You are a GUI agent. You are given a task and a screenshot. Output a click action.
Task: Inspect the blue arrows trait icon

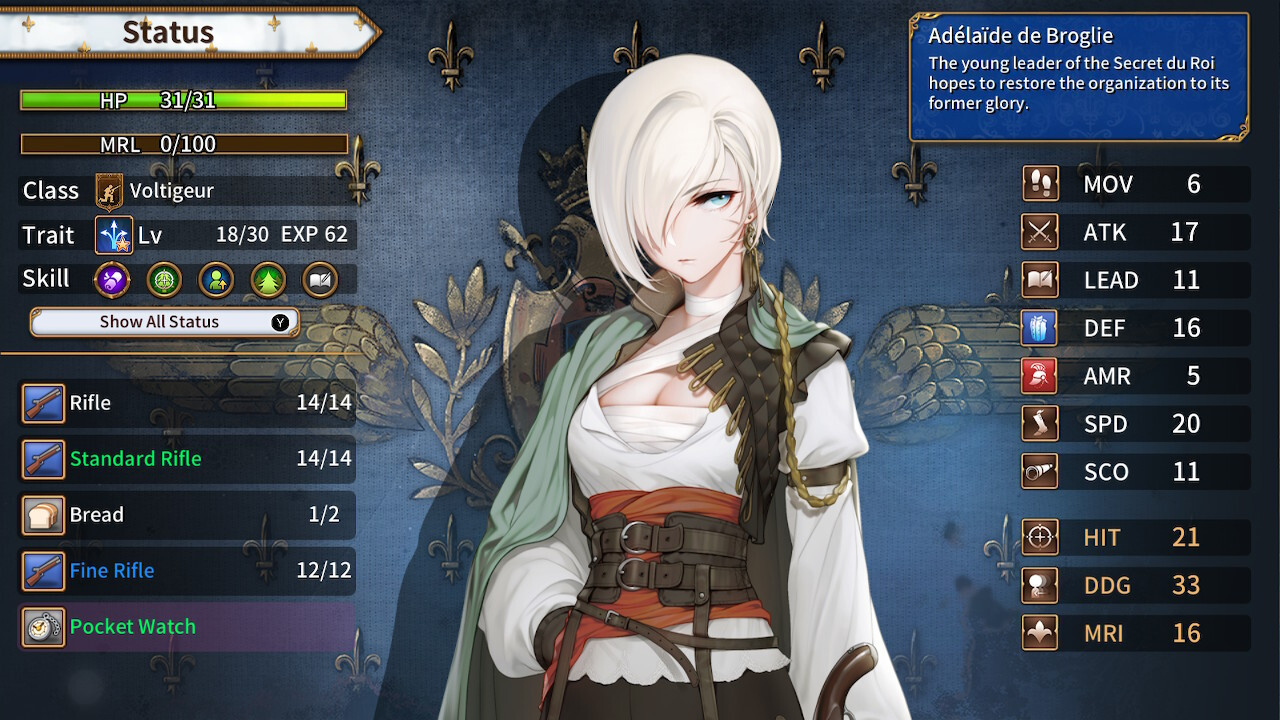114,236
